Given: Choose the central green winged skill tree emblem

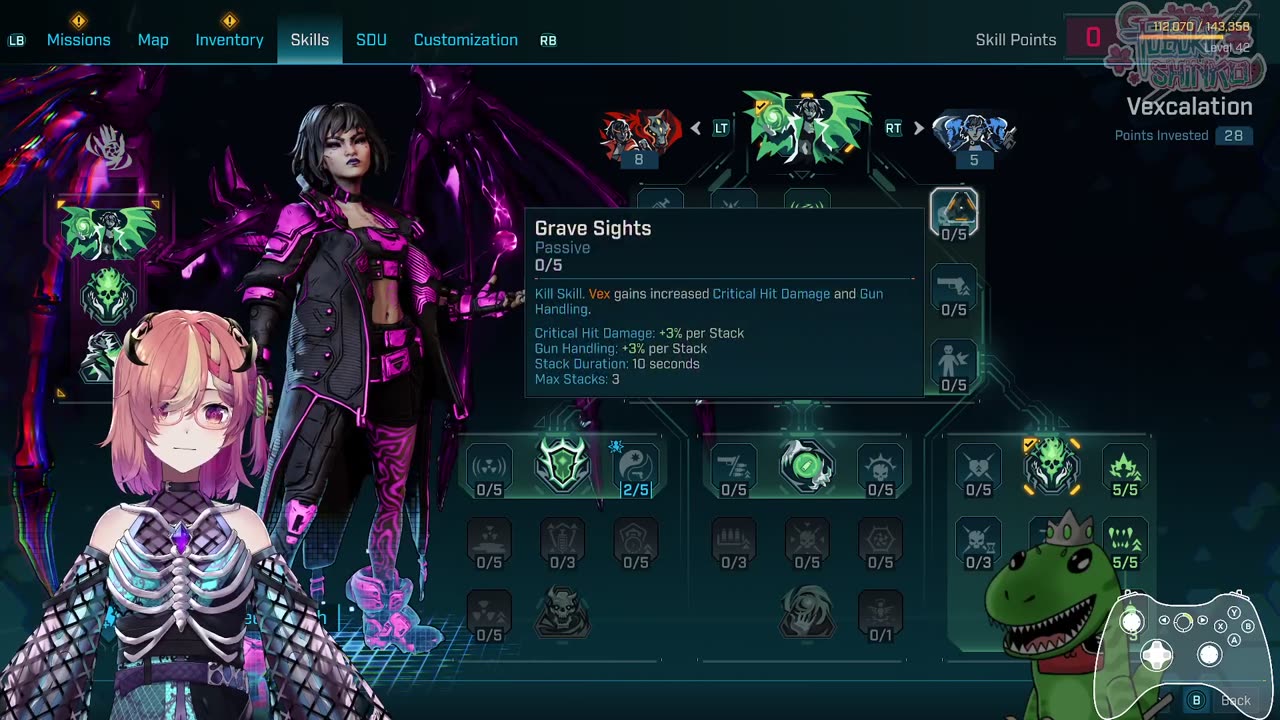Looking at the screenshot, I should pos(806,127).
